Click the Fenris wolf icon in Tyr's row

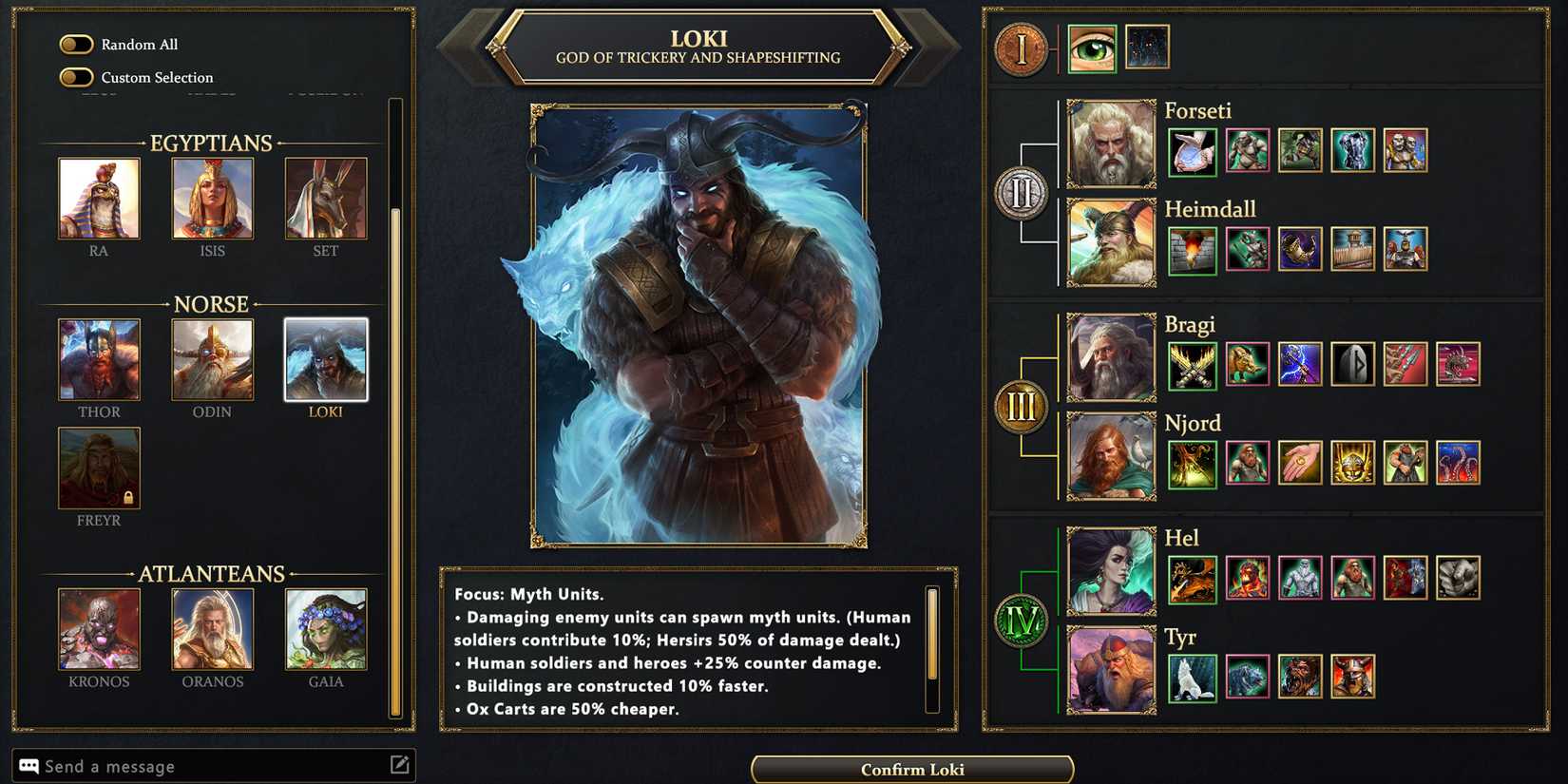(1193, 675)
